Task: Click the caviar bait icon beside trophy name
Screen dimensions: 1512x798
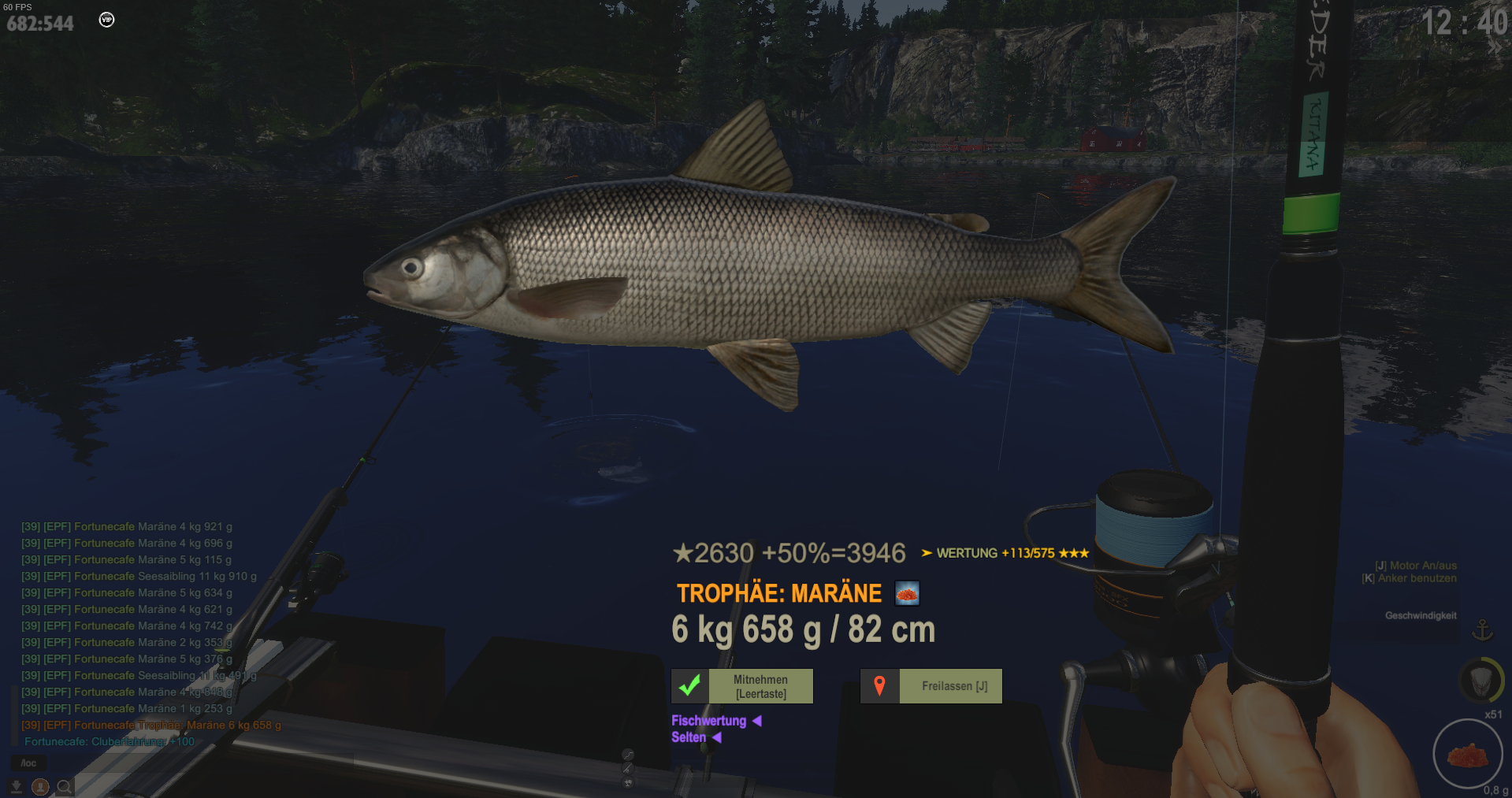Action: (907, 593)
